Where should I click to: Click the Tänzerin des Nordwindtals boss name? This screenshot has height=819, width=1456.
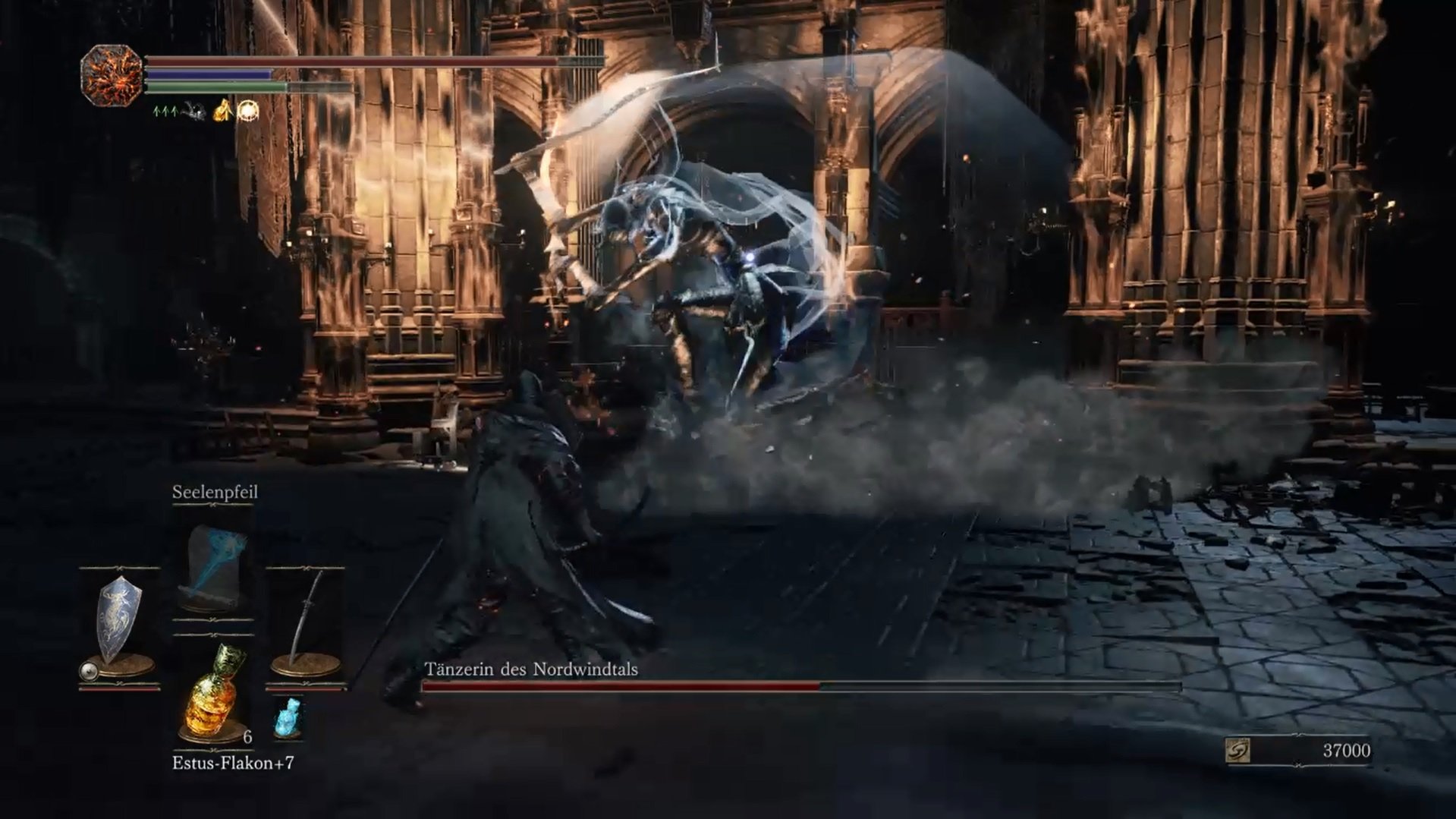click(x=531, y=670)
